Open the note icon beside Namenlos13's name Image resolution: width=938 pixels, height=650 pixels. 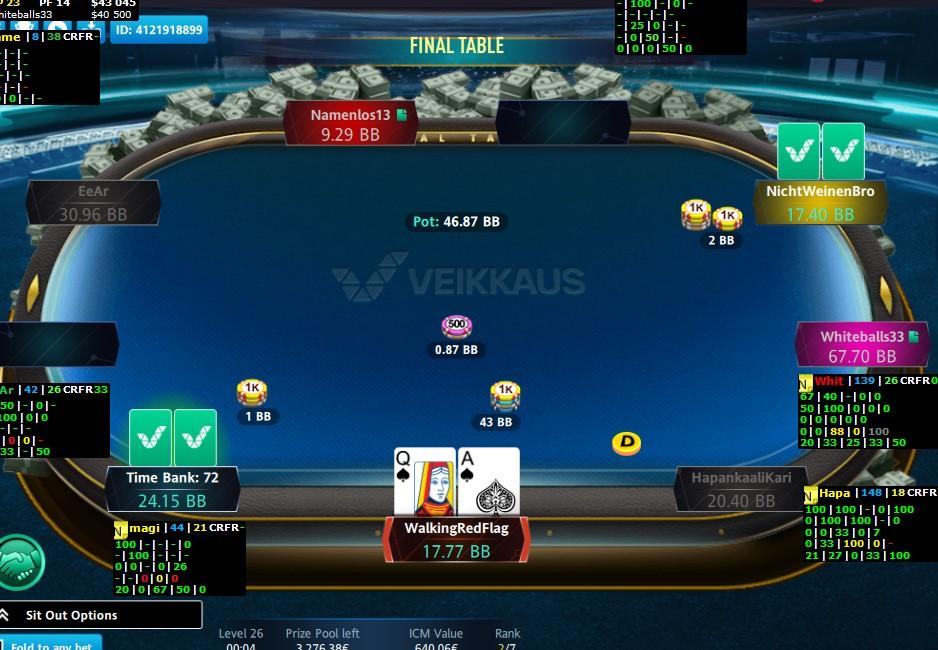(402, 115)
